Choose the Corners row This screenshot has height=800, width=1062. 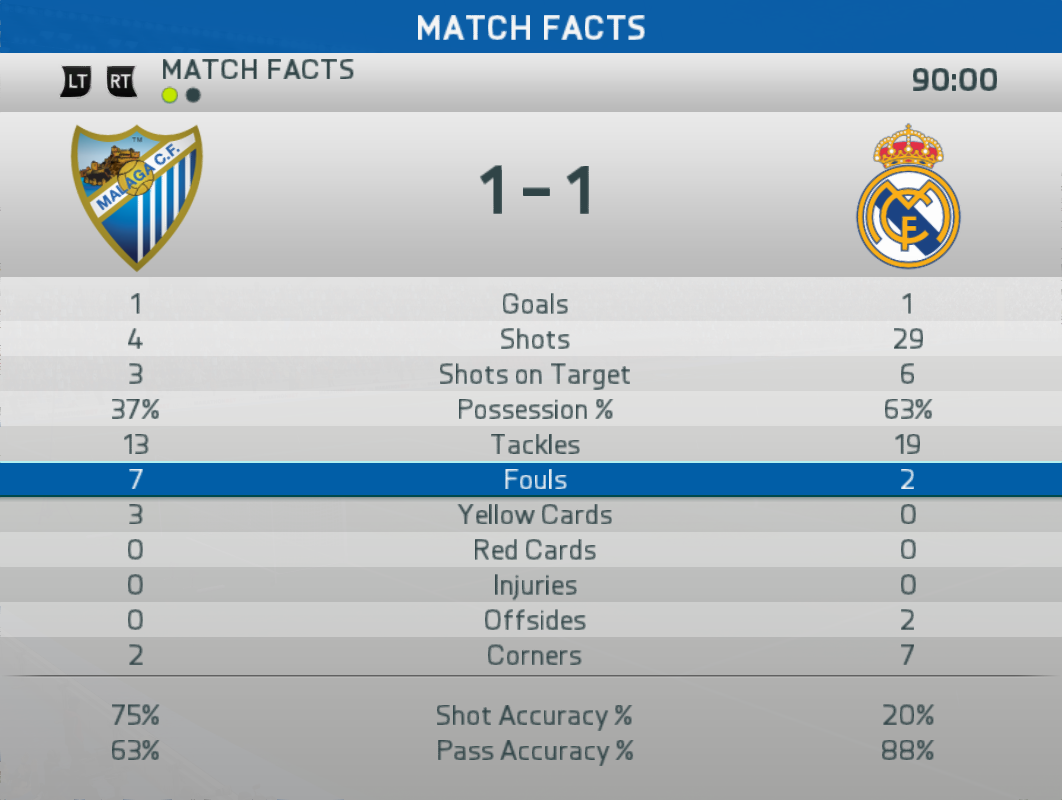click(x=534, y=656)
